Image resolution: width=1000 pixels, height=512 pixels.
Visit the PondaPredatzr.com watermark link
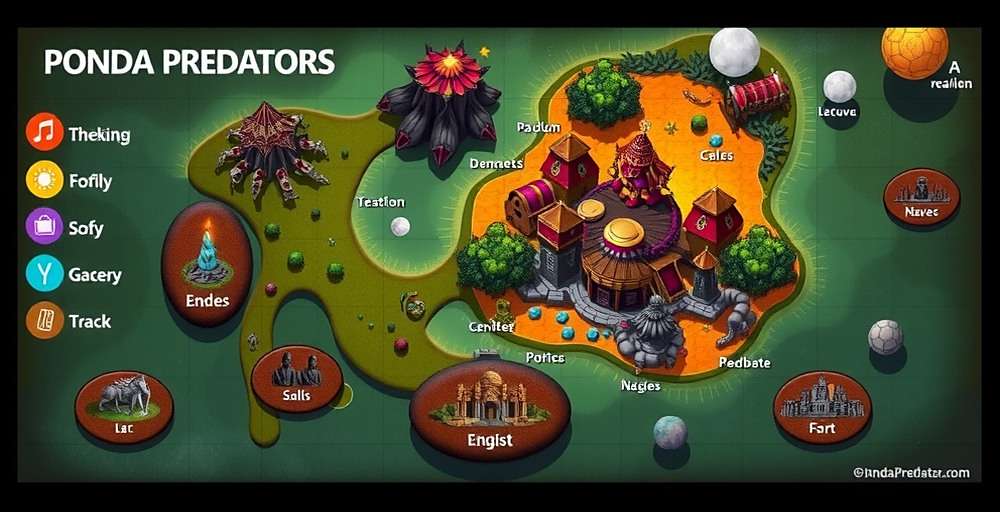910,472
